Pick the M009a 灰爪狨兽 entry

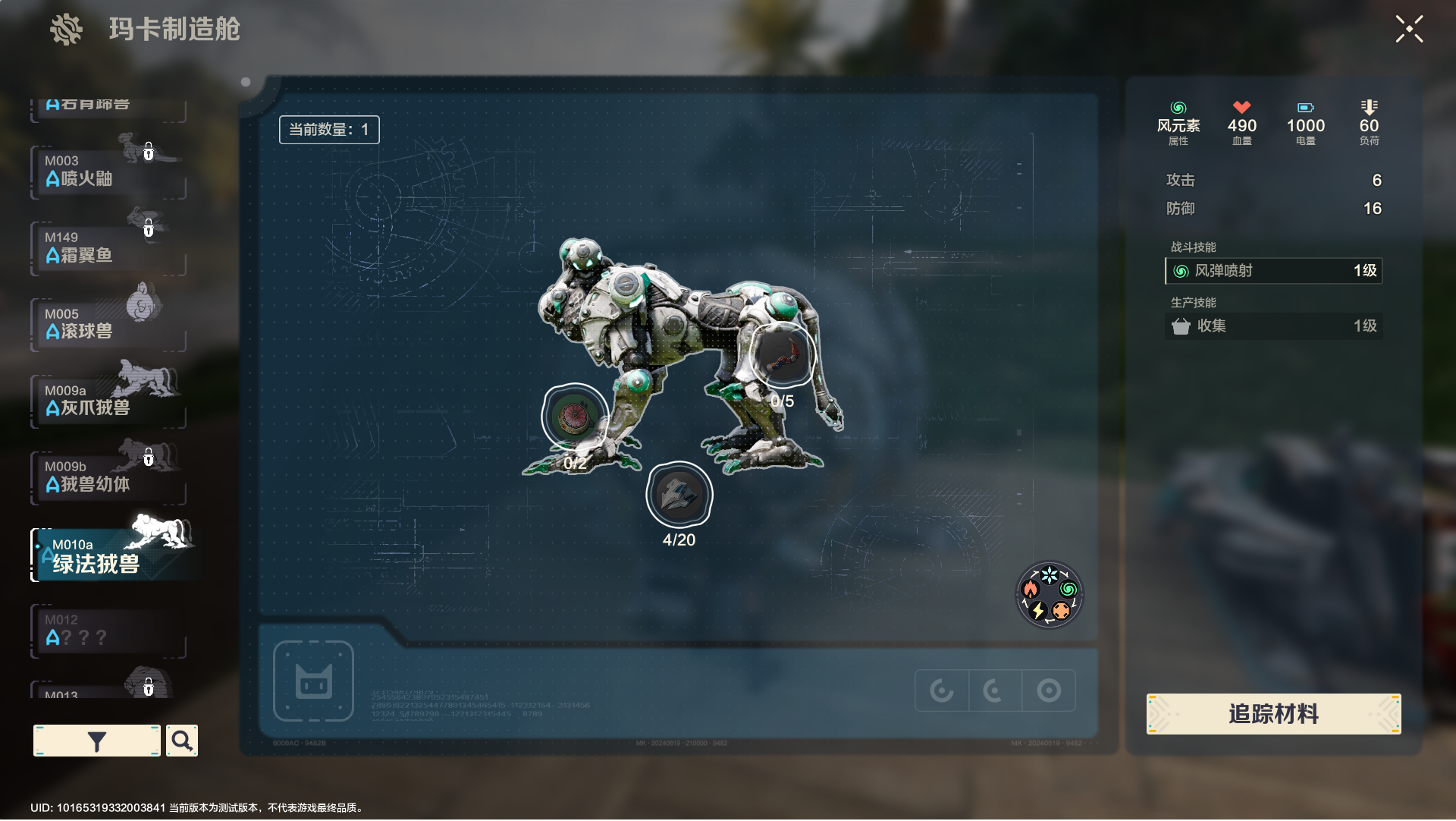click(108, 401)
